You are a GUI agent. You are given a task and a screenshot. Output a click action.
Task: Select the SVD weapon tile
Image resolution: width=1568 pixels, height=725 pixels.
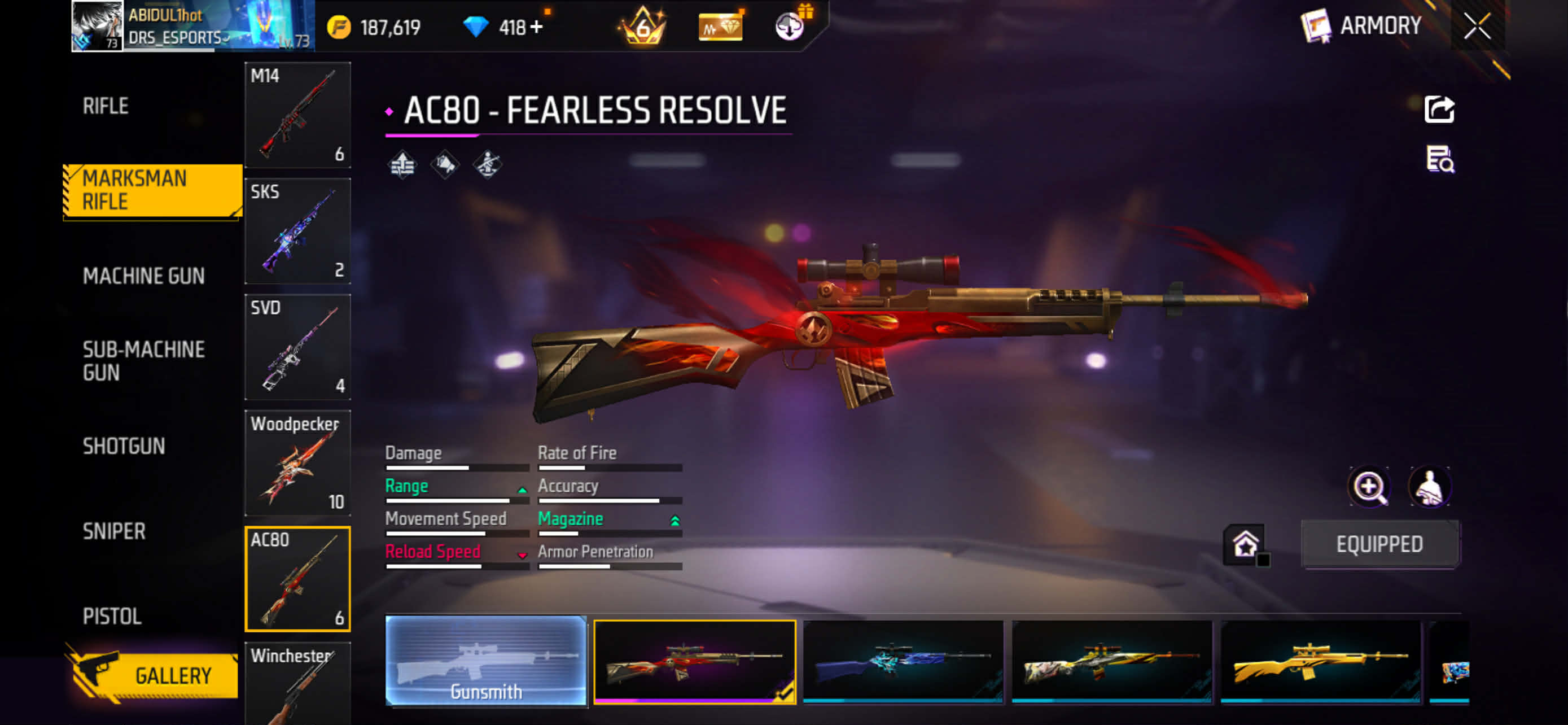[297, 346]
